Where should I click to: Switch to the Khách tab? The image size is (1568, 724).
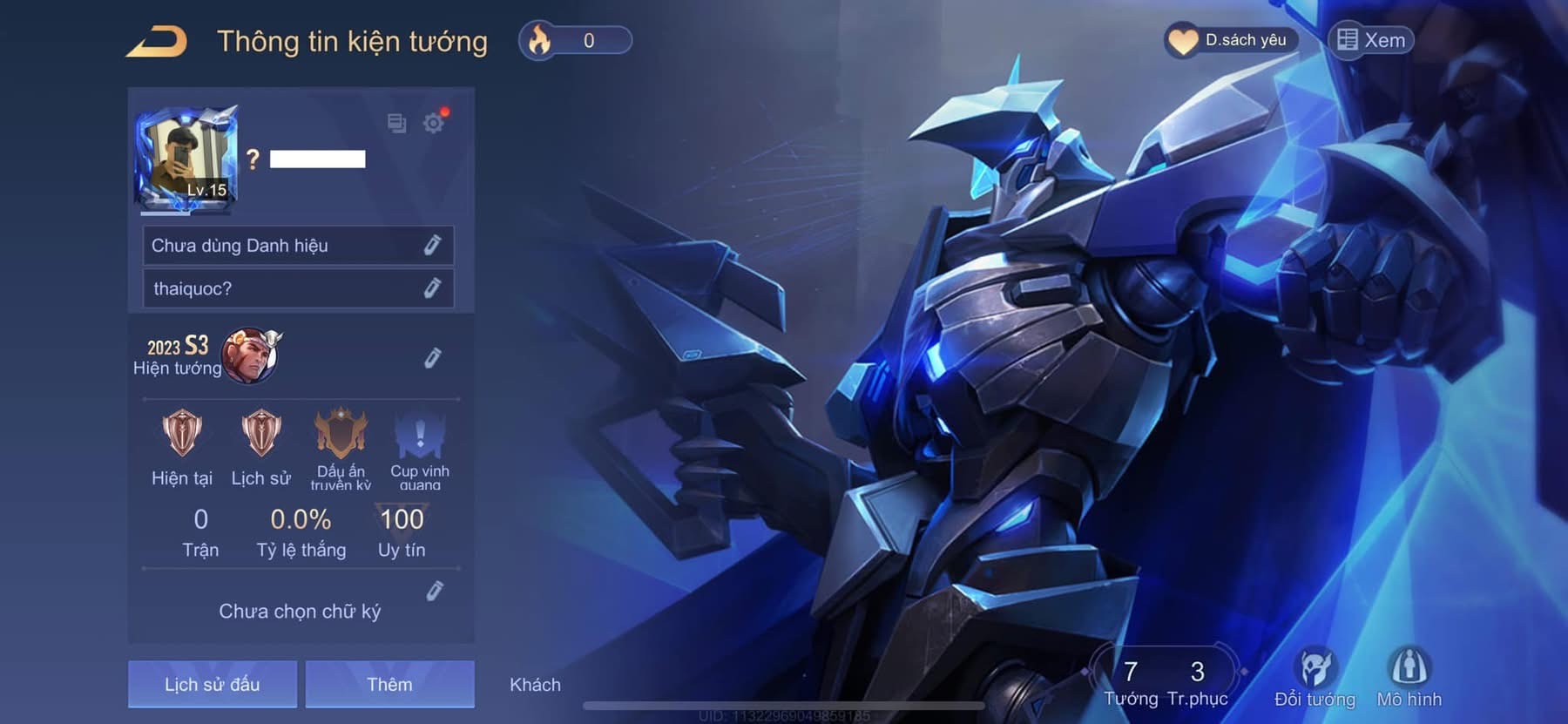[535, 685]
